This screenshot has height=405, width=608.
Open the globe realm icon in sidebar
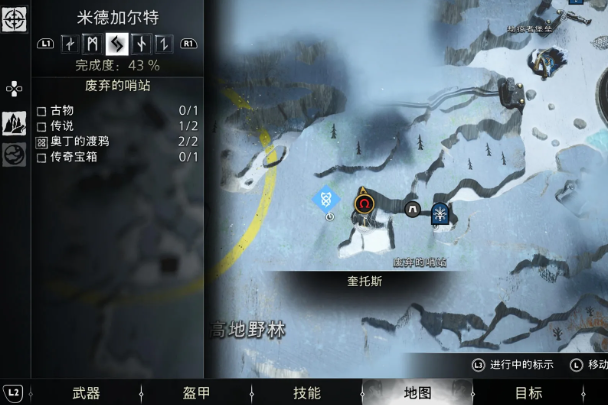[15, 154]
